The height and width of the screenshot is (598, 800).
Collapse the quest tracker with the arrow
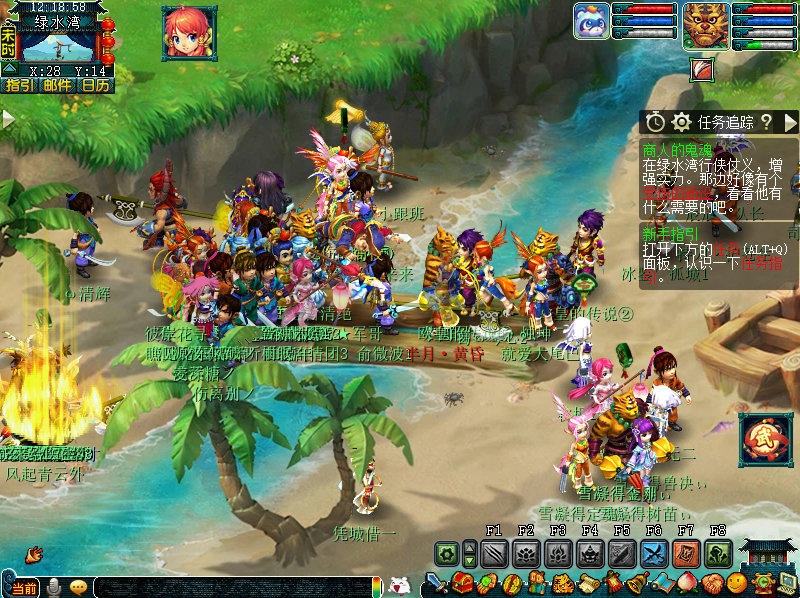[x=790, y=122]
